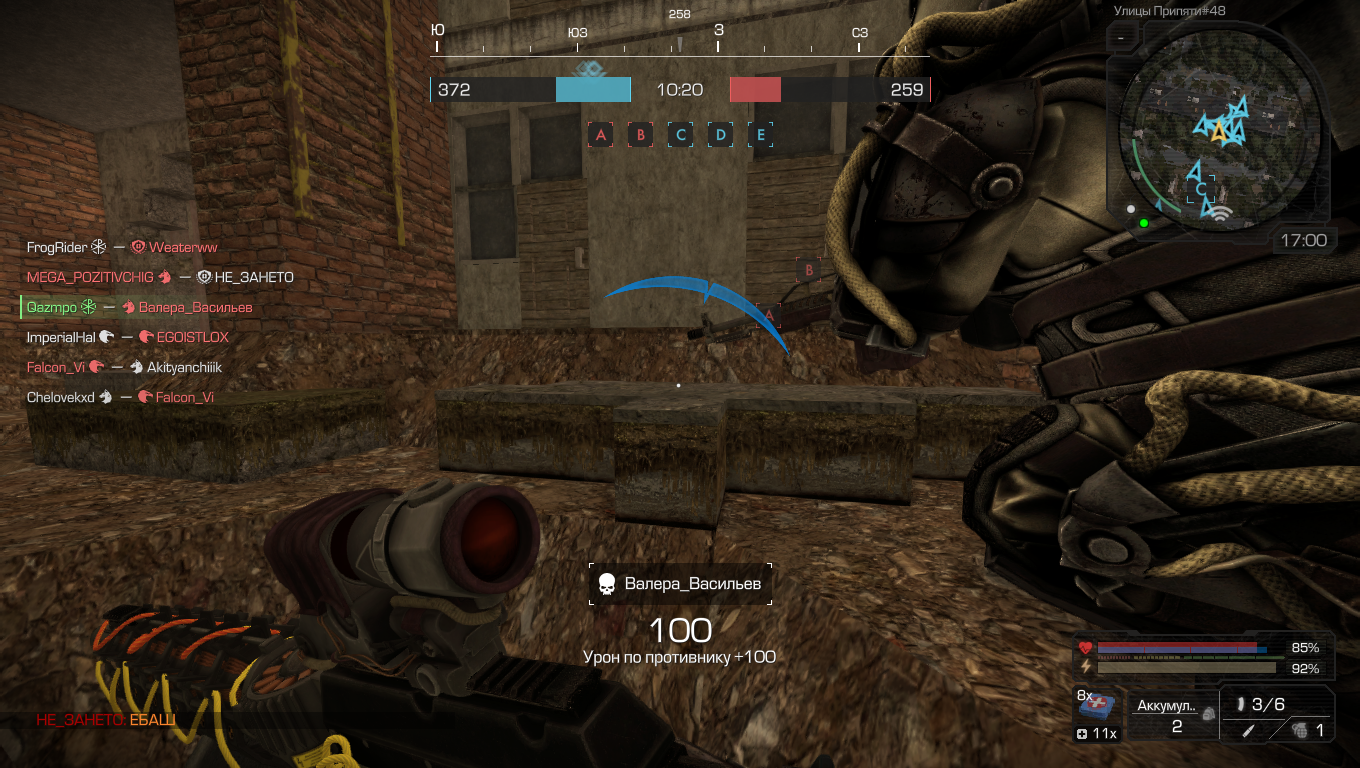Viewport: 1360px width, 768px height.
Task: Click capture point C in the top row
Action: (x=680, y=134)
